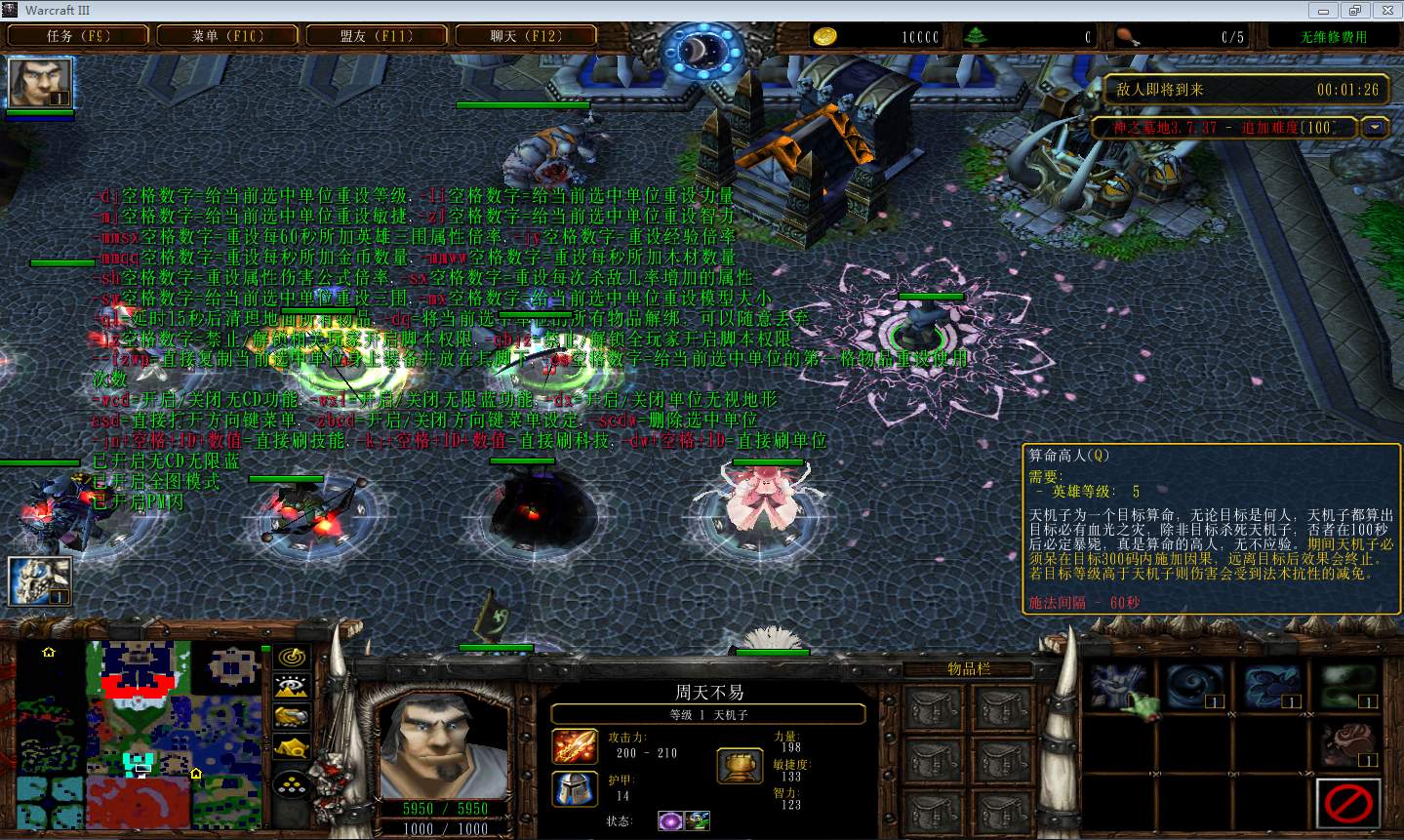Select the green mist skill icon

[x=1347, y=685]
